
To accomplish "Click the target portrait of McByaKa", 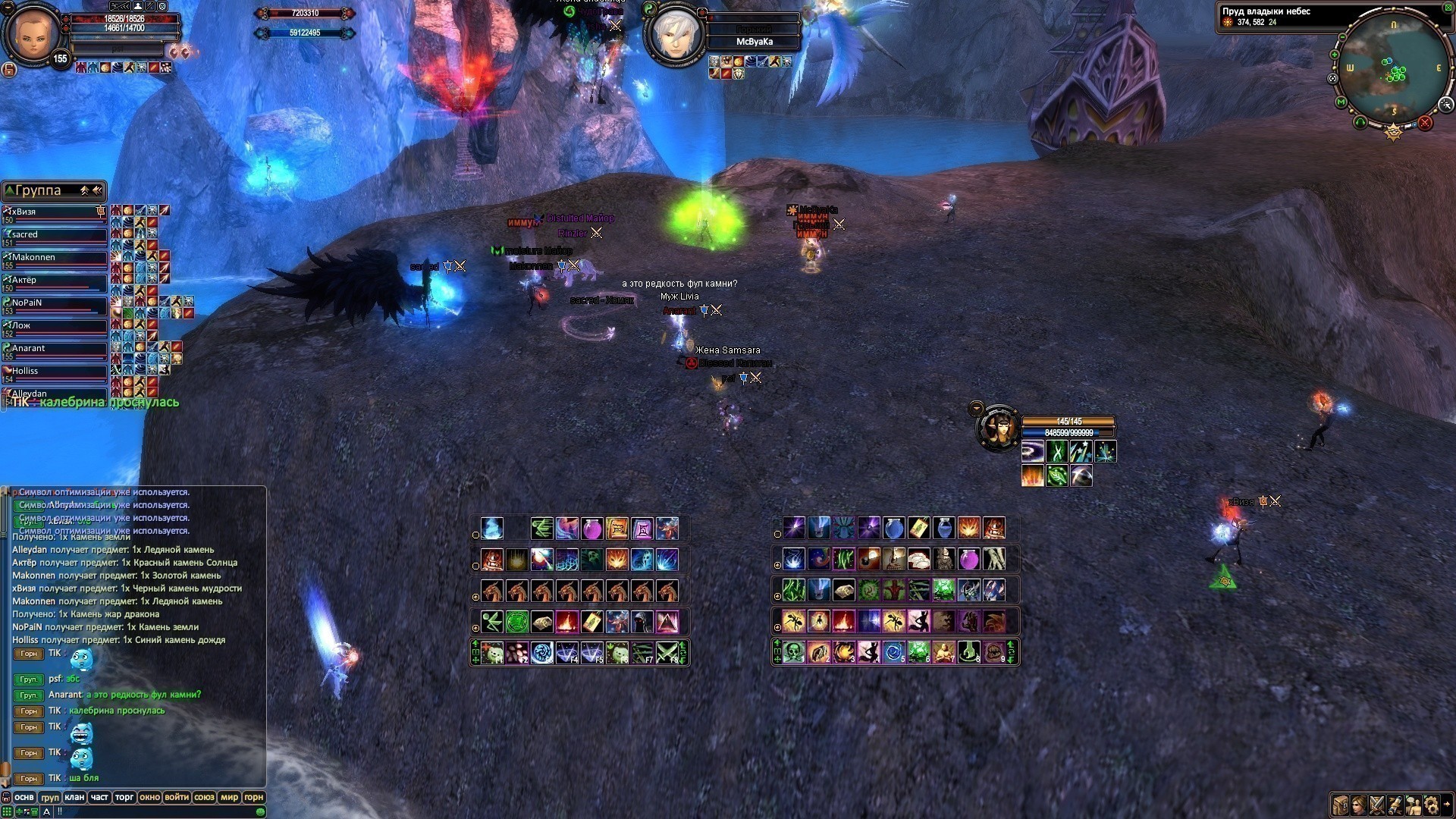I will point(673,36).
